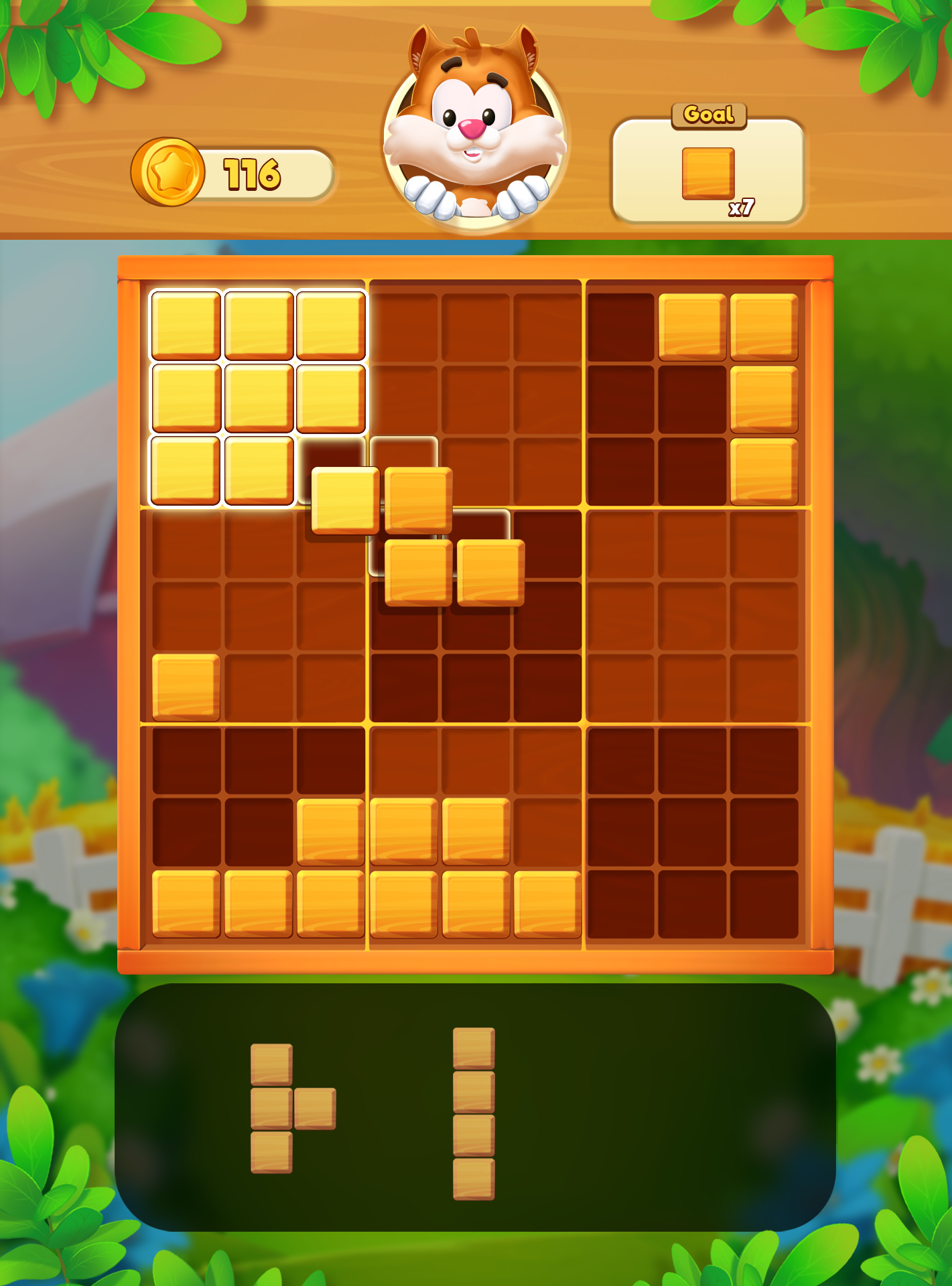Select the floating diagonal block piece on board
The height and width of the screenshot is (1286, 952).
pyautogui.click(x=415, y=536)
